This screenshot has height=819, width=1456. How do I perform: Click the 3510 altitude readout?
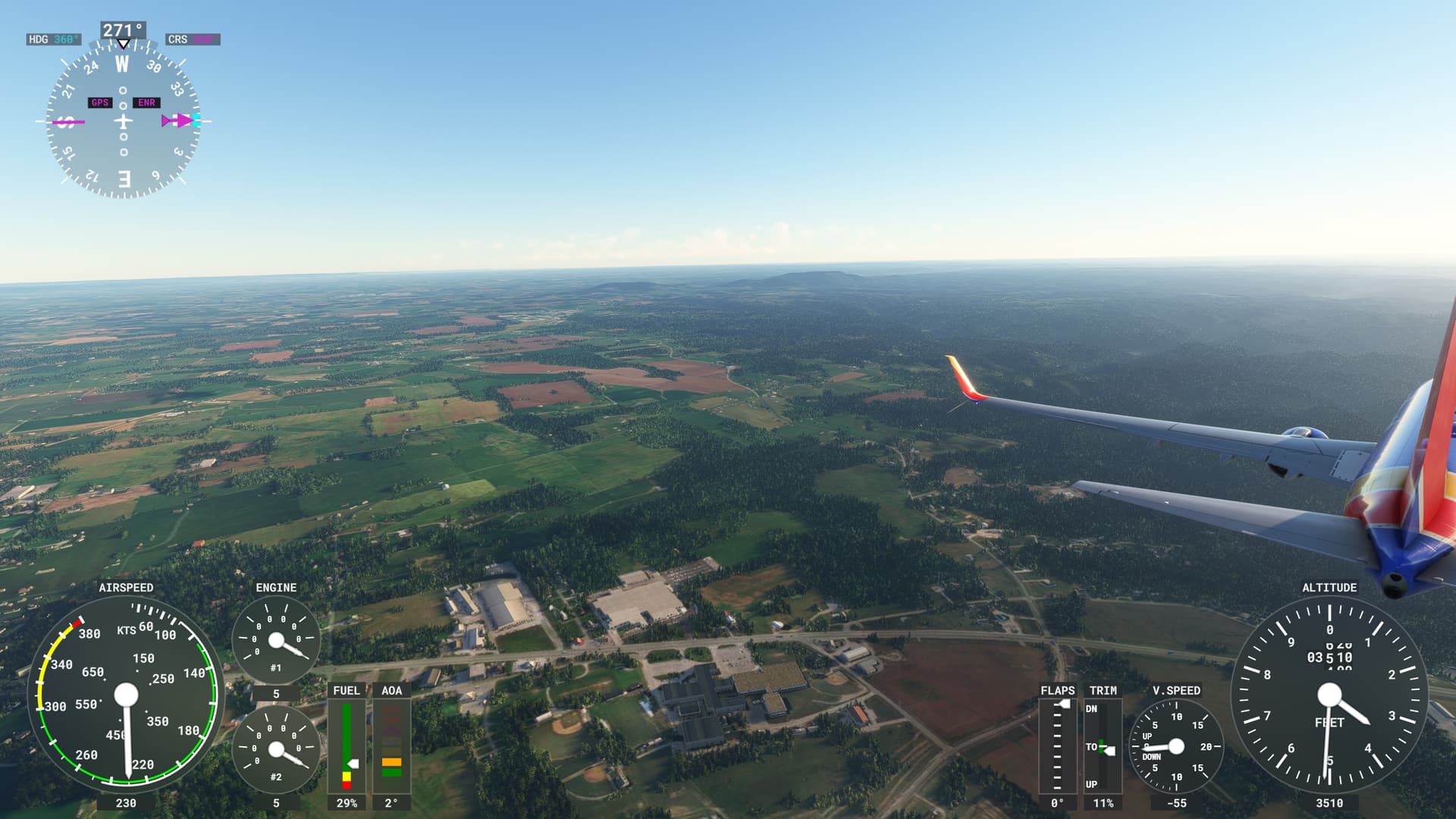point(1329,805)
